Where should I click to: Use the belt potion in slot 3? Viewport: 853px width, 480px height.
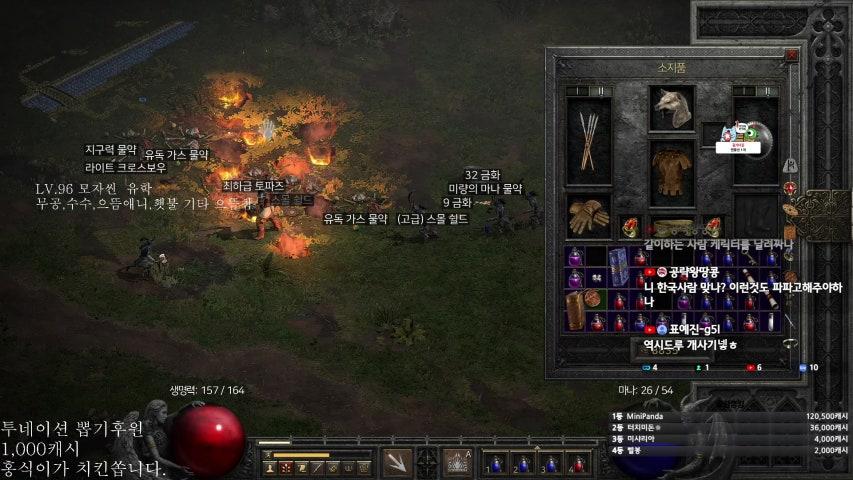coord(549,463)
